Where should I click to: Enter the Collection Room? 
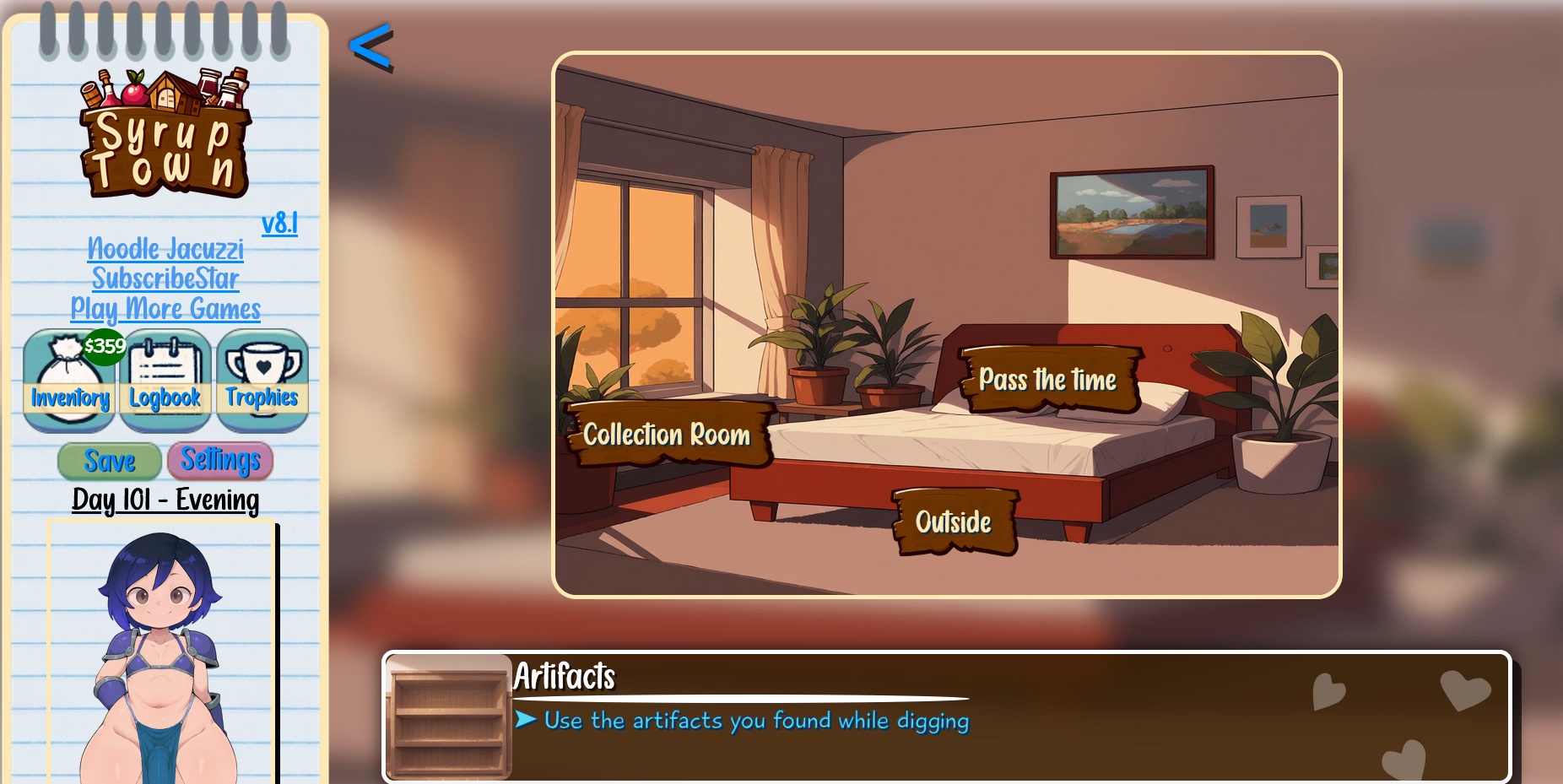(666, 435)
